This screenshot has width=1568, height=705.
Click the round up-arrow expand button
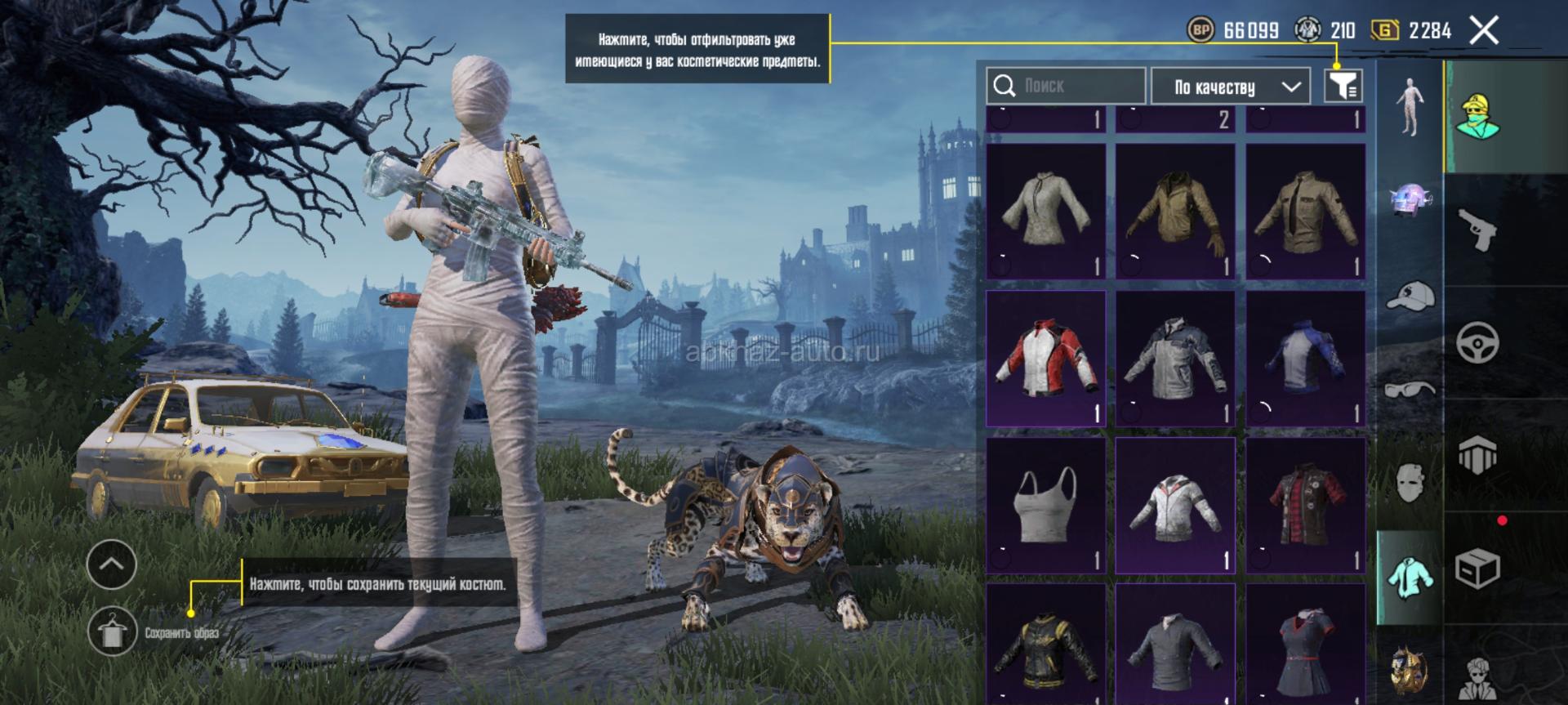pos(112,564)
